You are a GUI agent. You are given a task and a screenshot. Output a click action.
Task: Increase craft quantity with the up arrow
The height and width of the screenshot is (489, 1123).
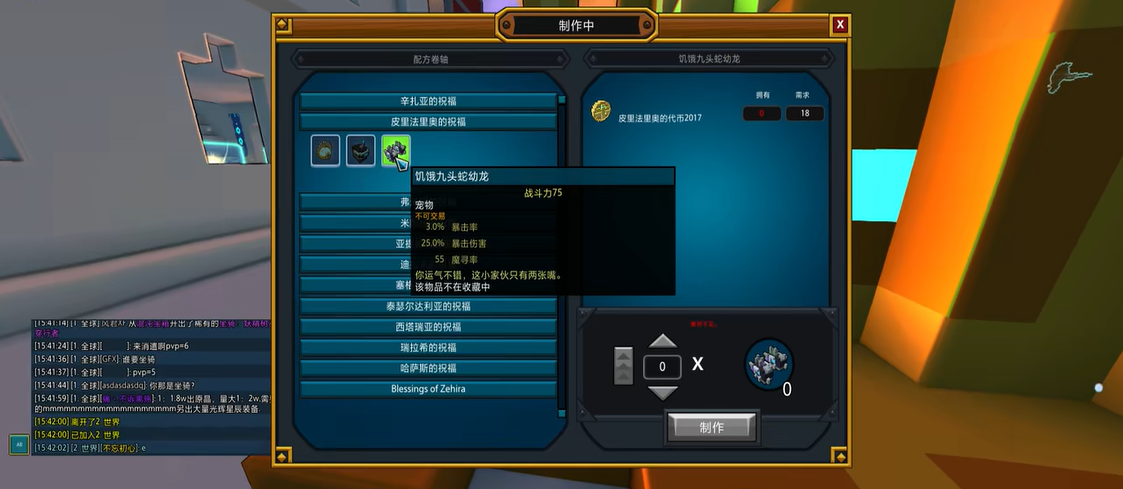[662, 342]
